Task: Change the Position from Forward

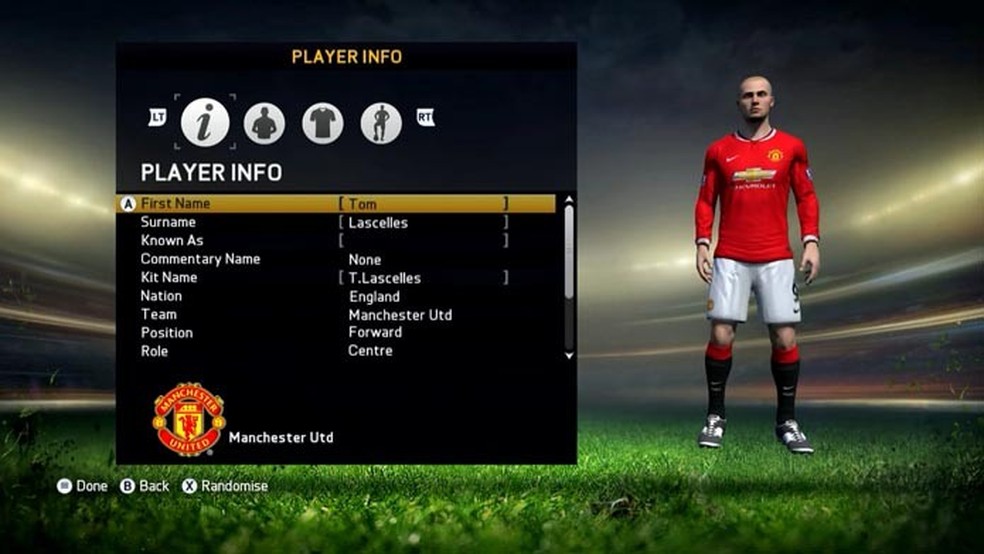Action: [375, 332]
